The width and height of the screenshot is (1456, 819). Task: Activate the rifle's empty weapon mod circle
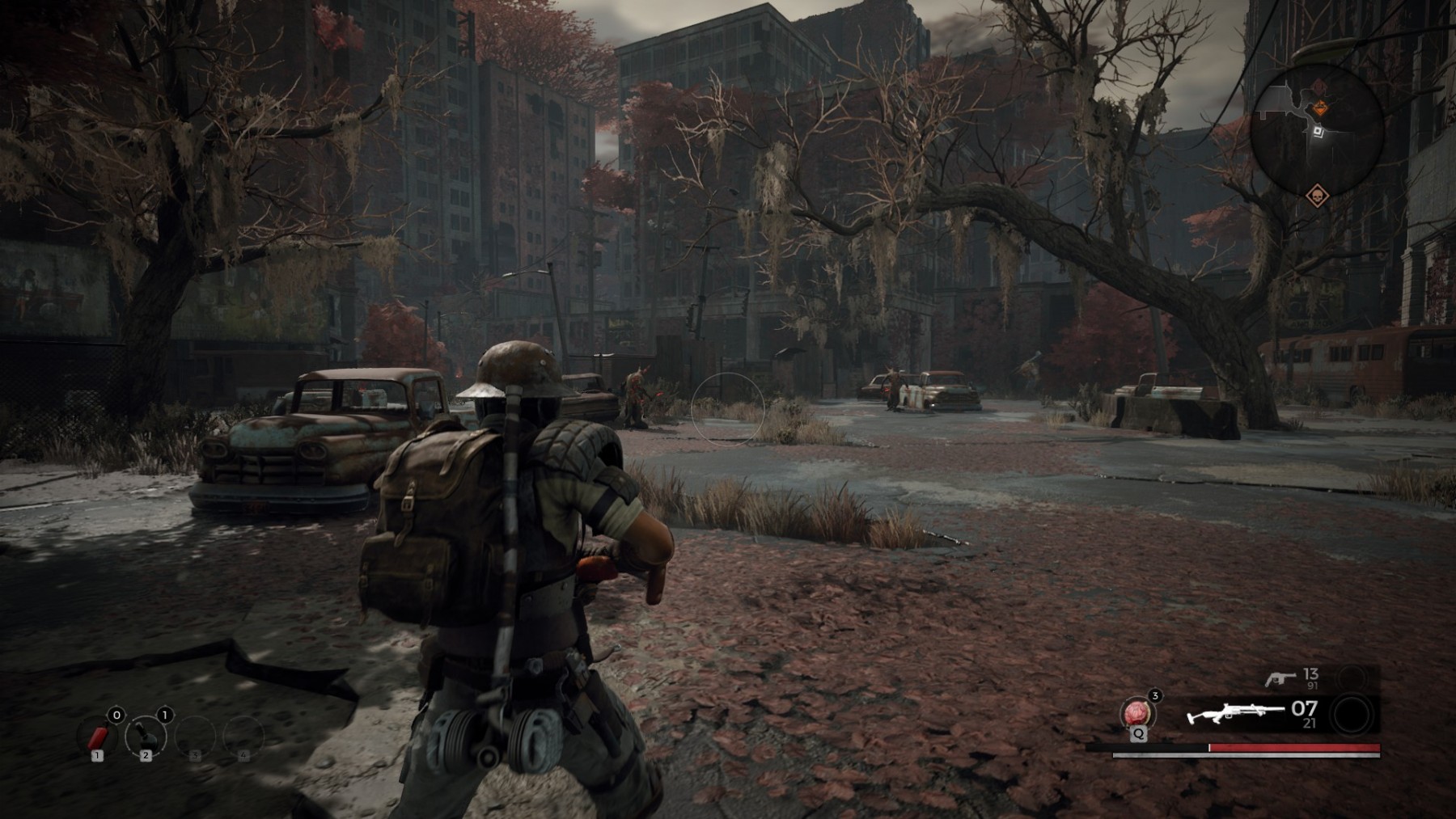(1351, 715)
